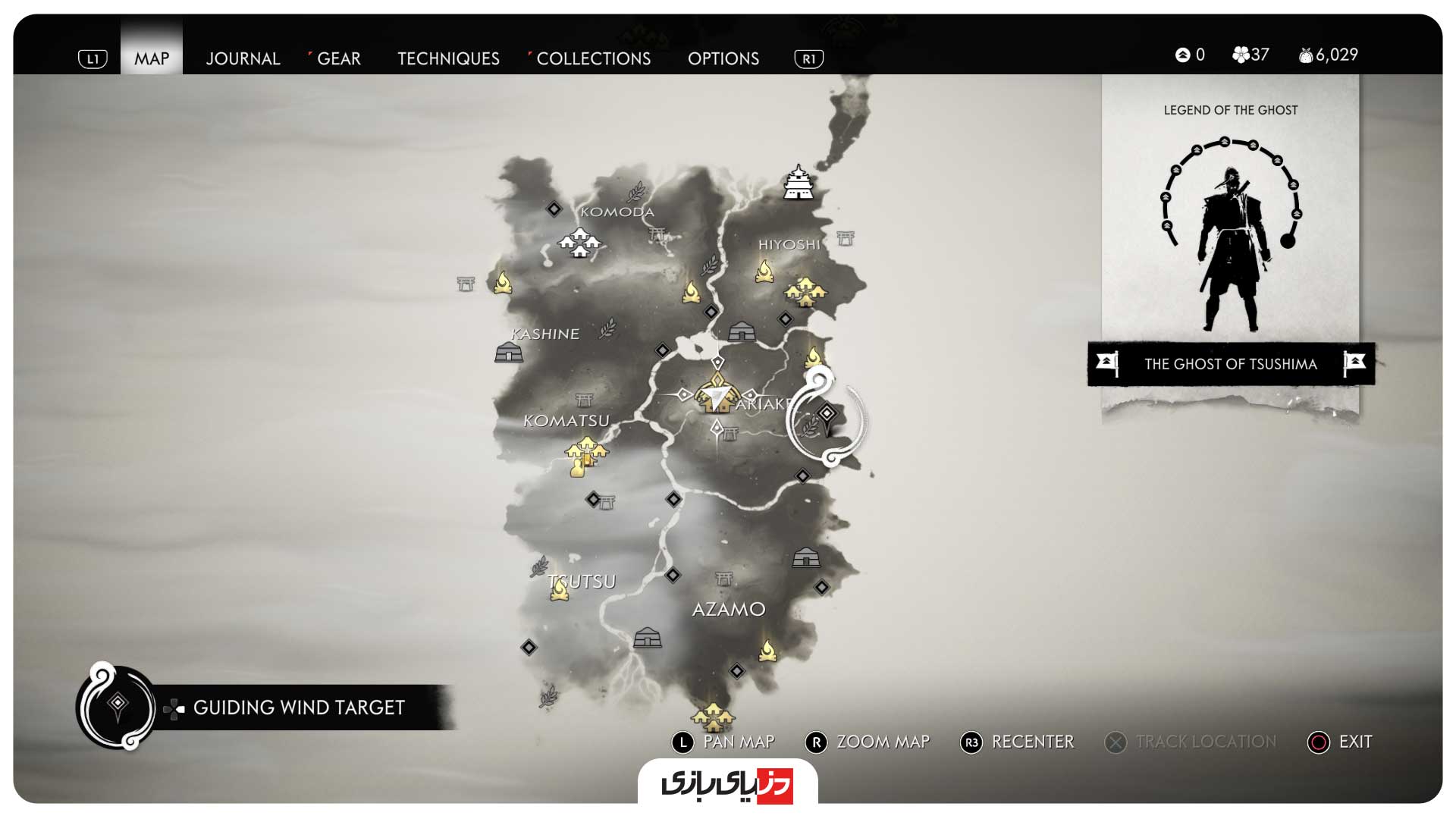Screen dimensions: 1456x819
Task: Click The Ghost of Tsushima rank banner
Action: pos(1230,364)
